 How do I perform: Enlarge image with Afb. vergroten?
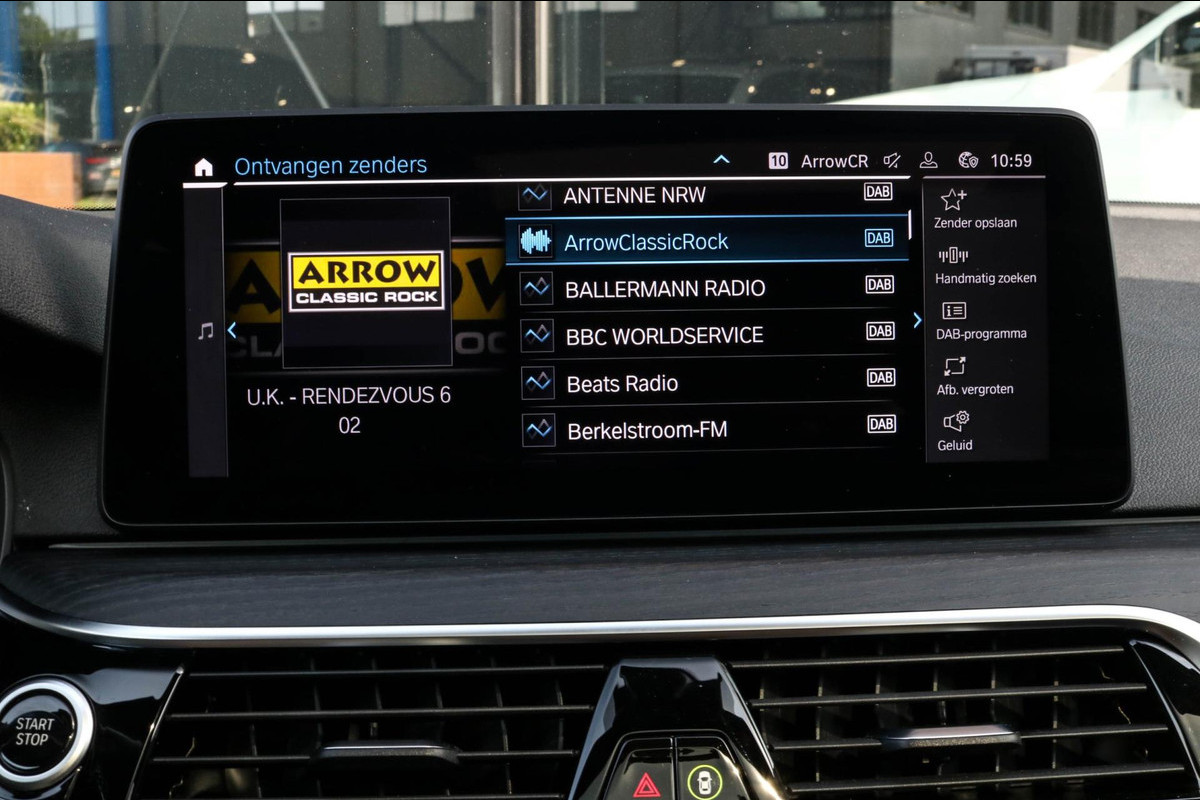coord(975,376)
